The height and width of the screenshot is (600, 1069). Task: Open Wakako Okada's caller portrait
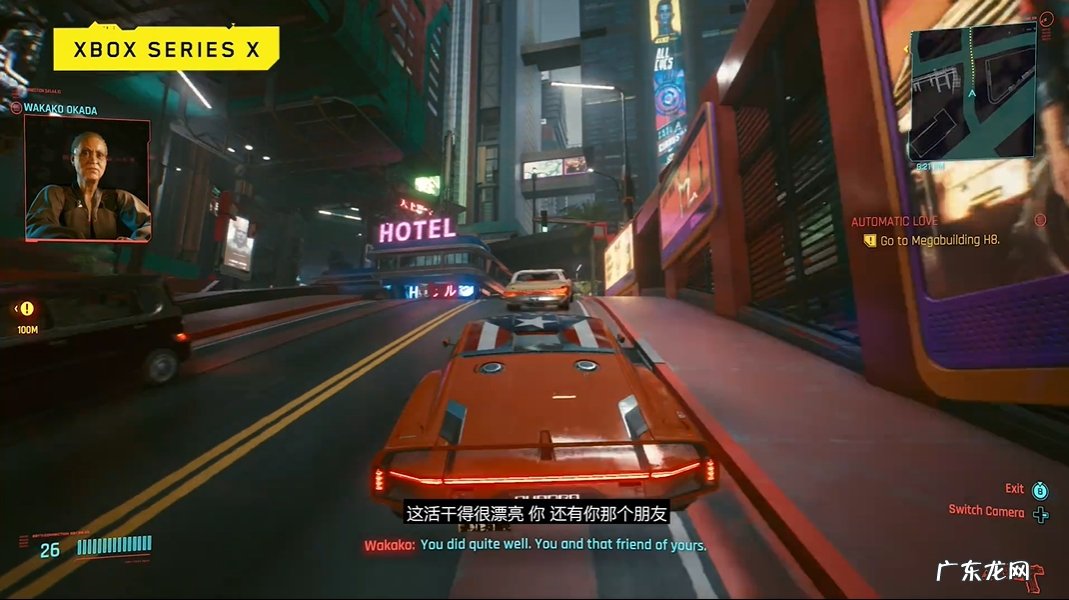[x=88, y=178]
